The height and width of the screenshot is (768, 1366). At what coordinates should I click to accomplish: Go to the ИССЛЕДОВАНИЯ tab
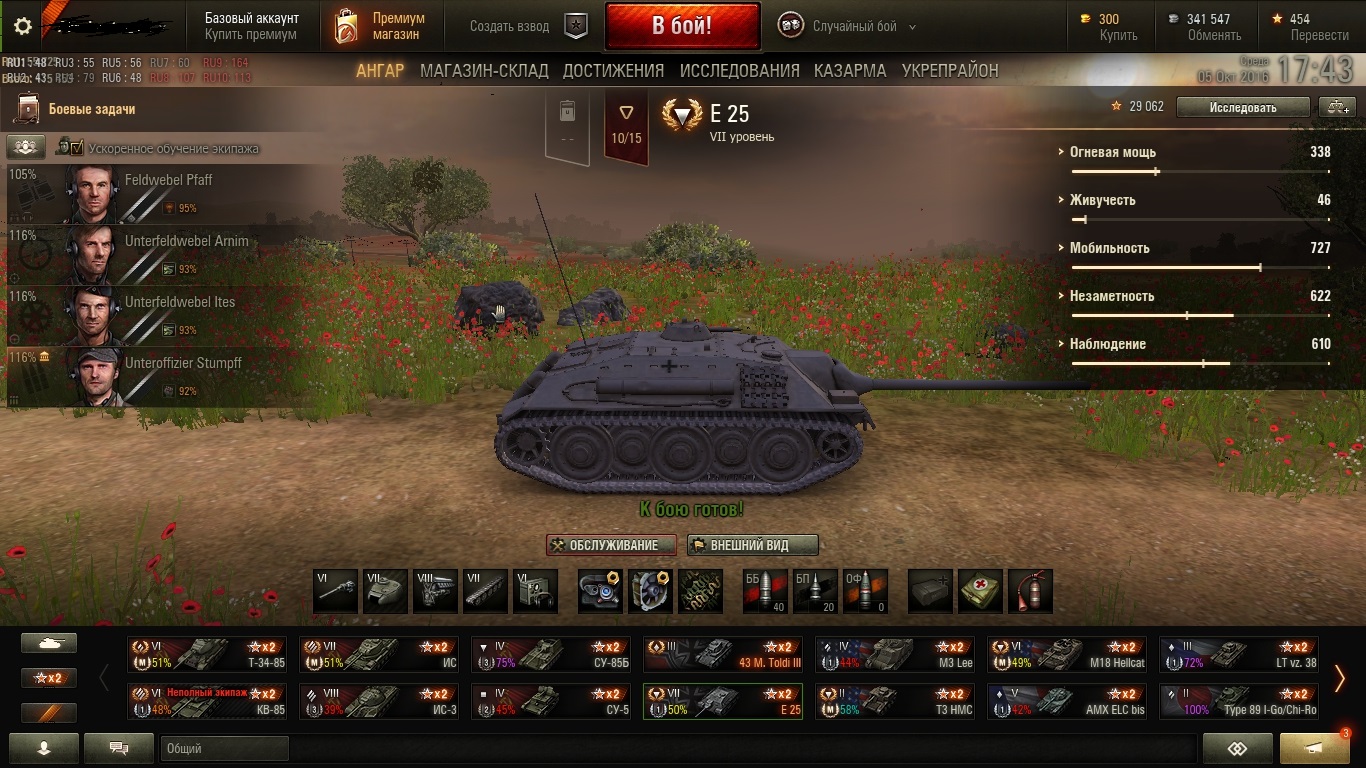tap(739, 71)
